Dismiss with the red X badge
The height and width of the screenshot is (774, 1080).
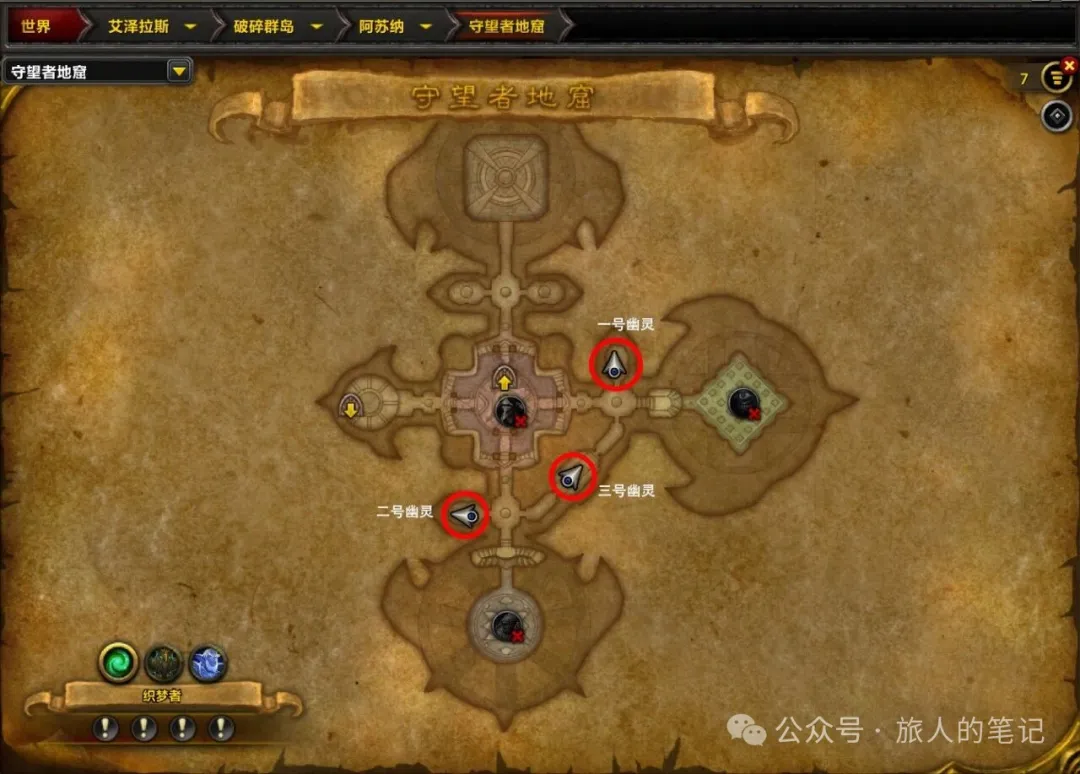1071,66
